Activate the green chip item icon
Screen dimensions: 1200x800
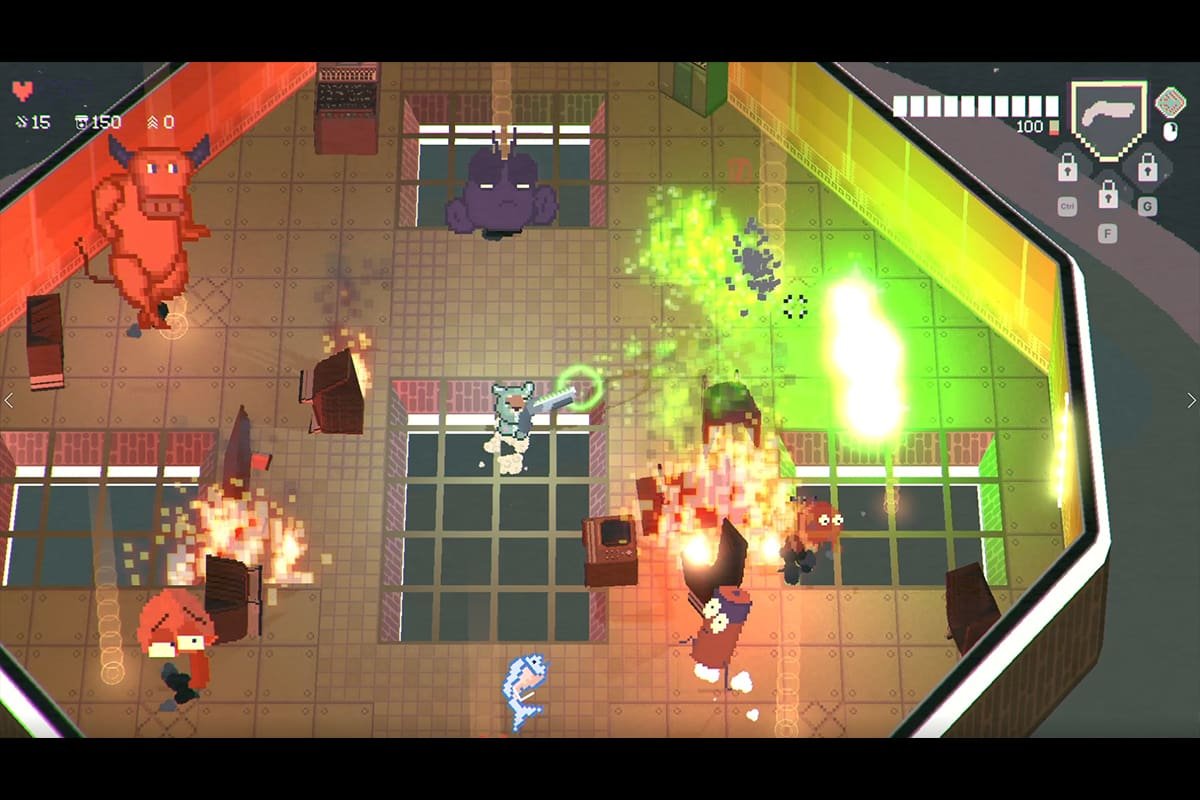pyautogui.click(x=1169, y=102)
